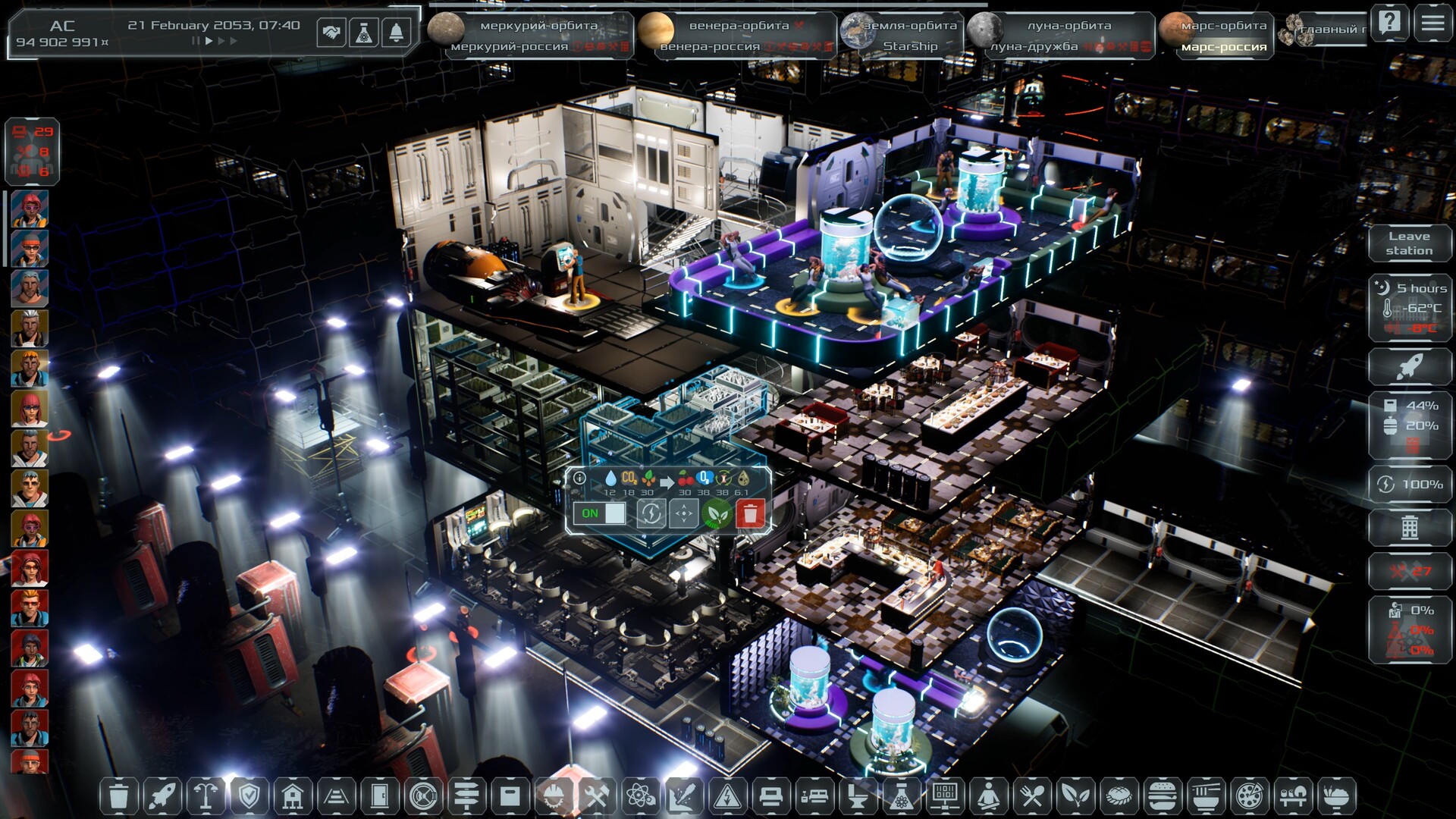The height and width of the screenshot is (819, 1456).
Task: Open the toilet build category
Action: tap(858, 796)
